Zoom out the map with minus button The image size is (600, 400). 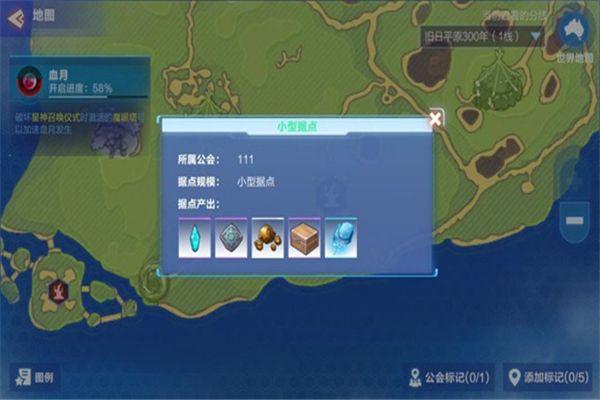point(575,219)
